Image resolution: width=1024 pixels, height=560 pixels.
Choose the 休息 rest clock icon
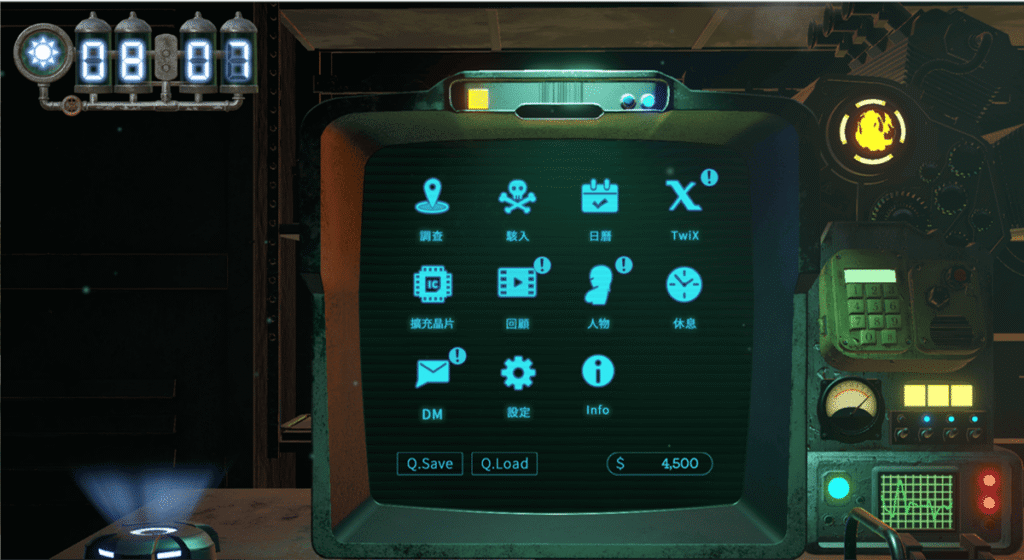pyautogui.click(x=684, y=286)
